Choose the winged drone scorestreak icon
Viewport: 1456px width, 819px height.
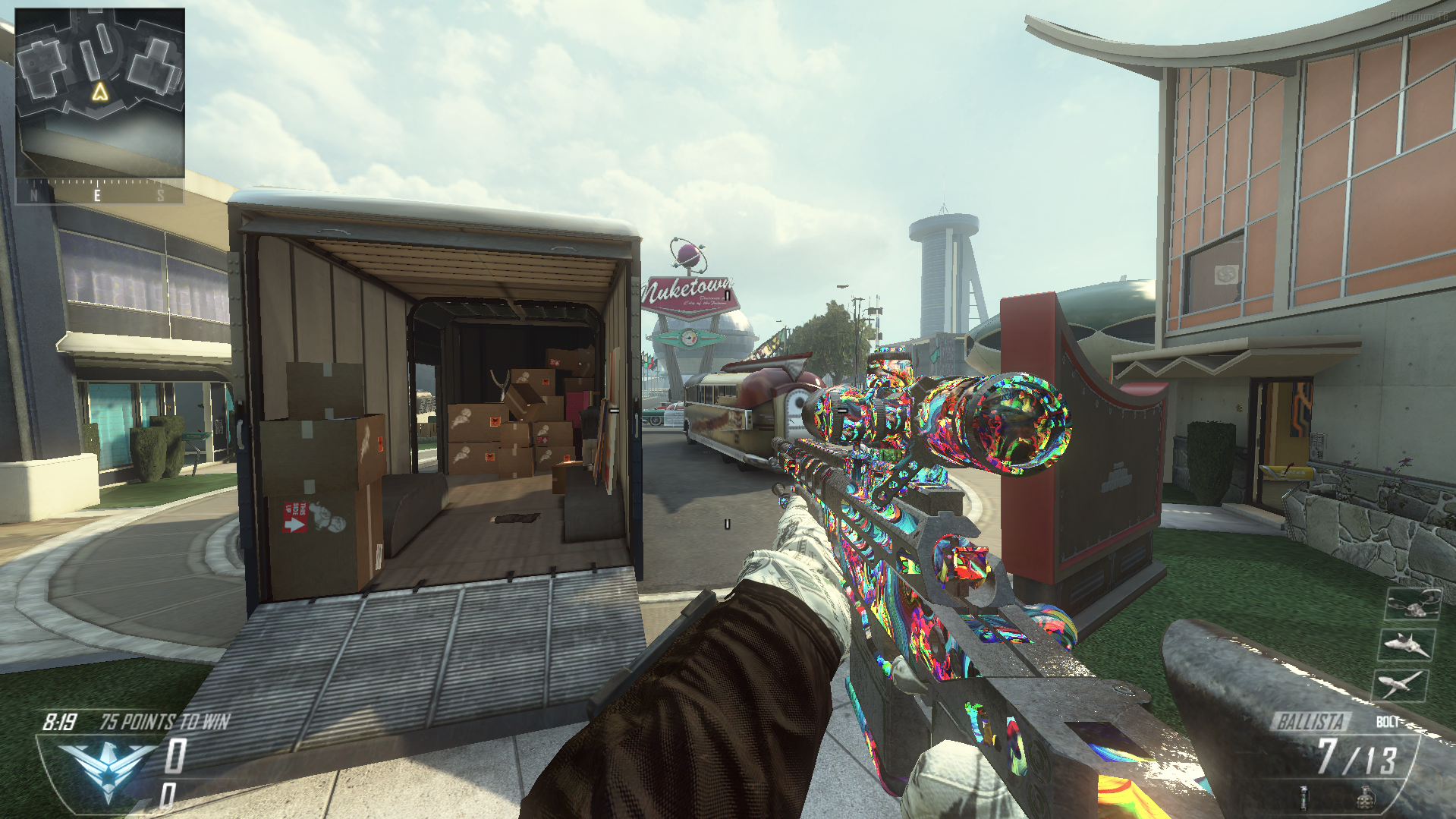coord(1401,685)
